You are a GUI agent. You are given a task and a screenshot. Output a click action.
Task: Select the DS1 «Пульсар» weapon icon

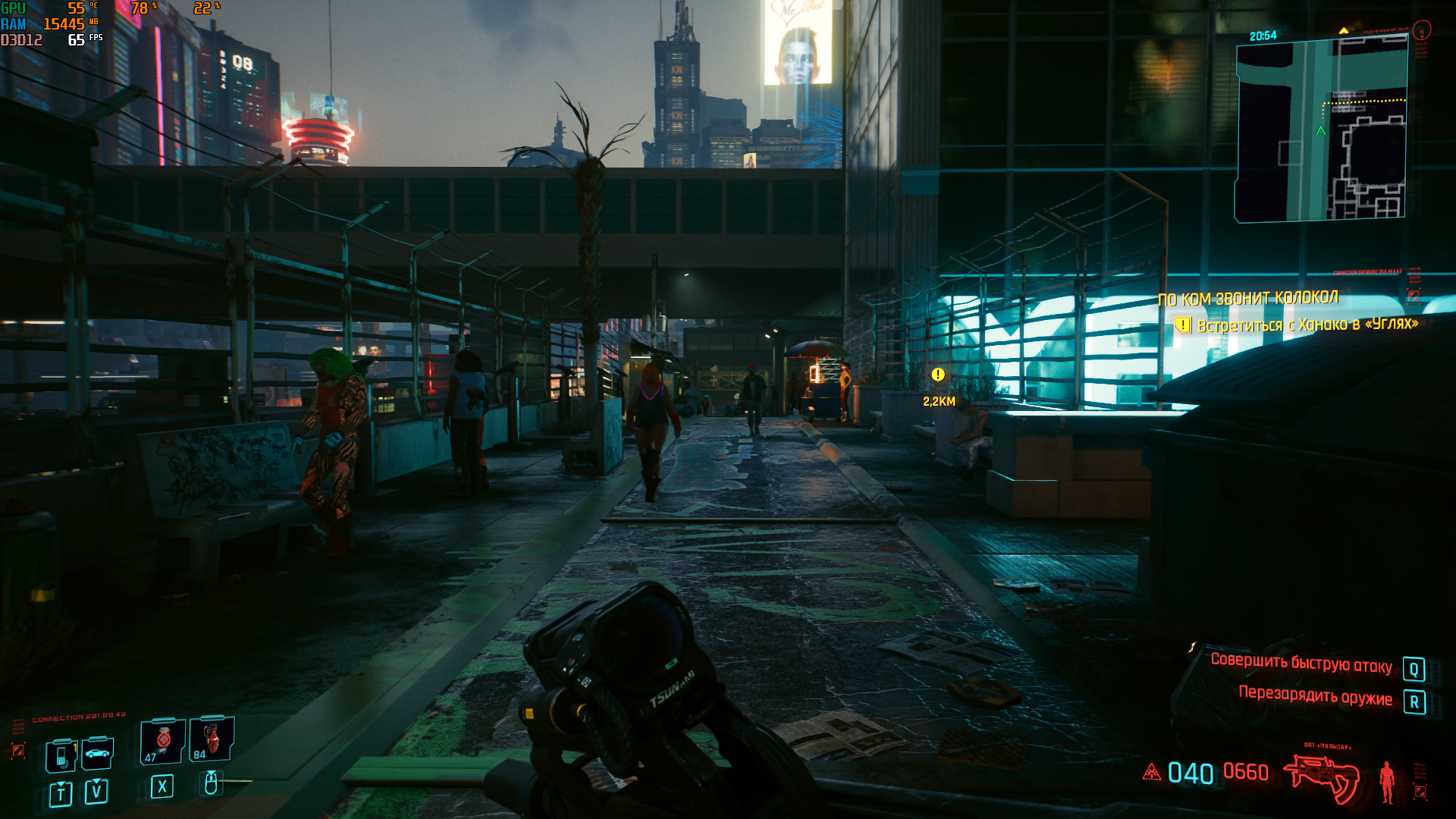coord(1321,778)
